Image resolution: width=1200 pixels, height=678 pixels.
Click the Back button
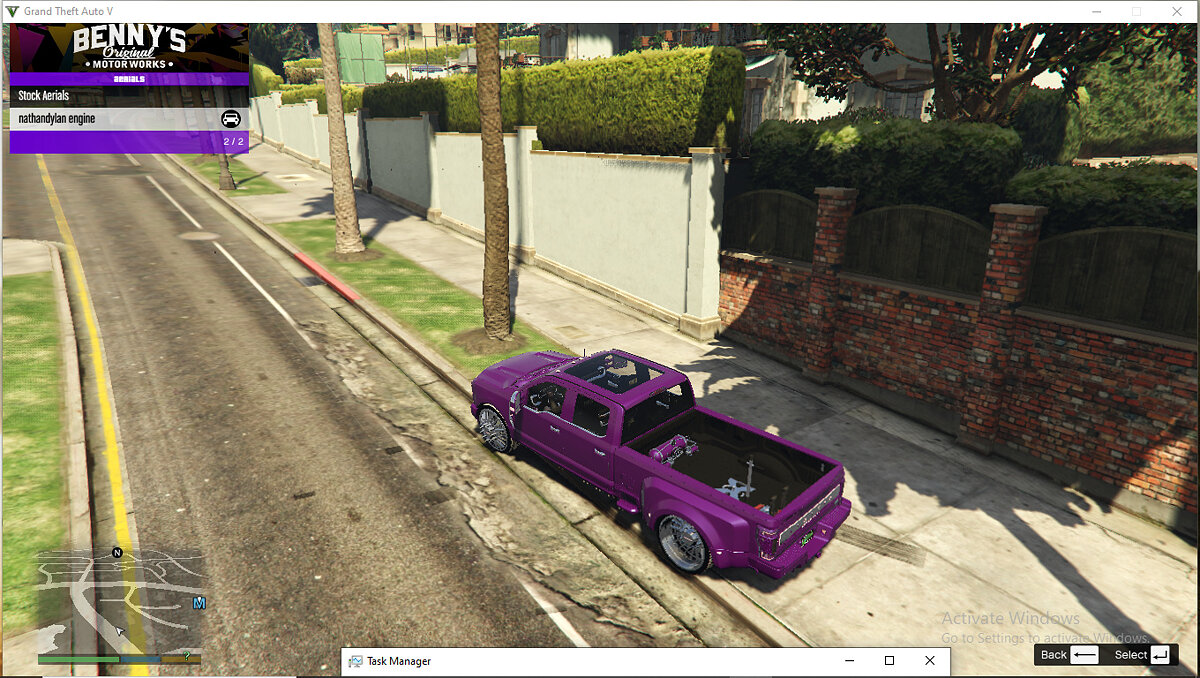coord(1068,655)
